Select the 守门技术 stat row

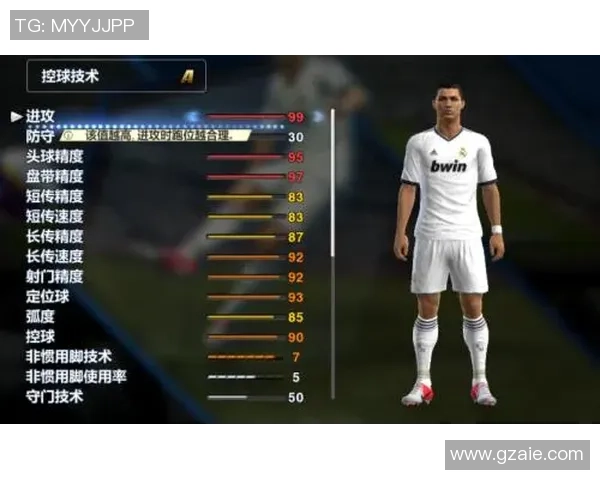[x=55, y=397]
